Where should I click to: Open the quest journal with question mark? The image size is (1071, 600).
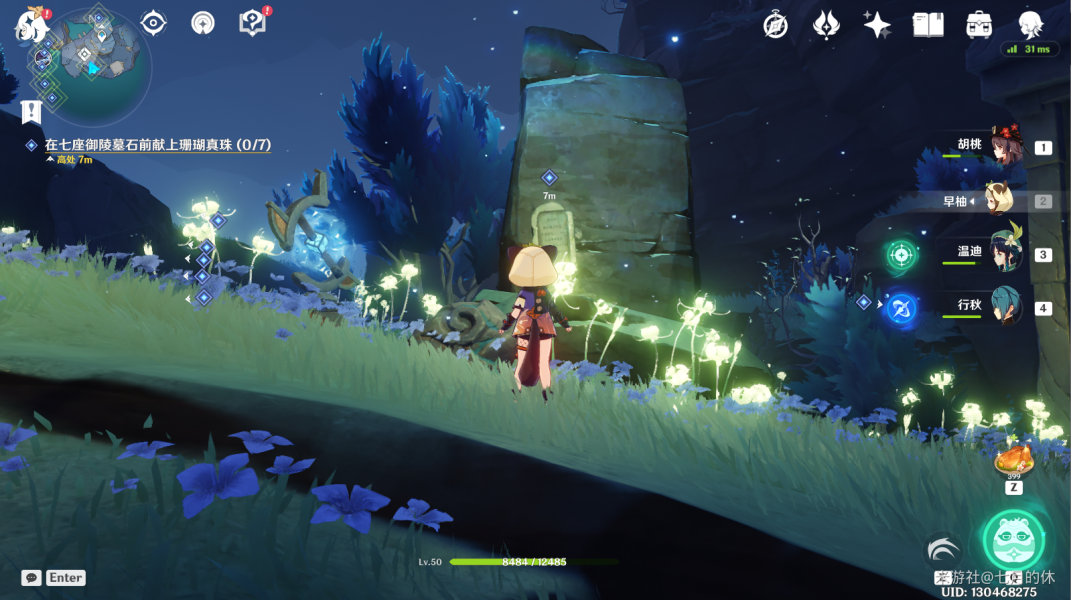tap(252, 23)
